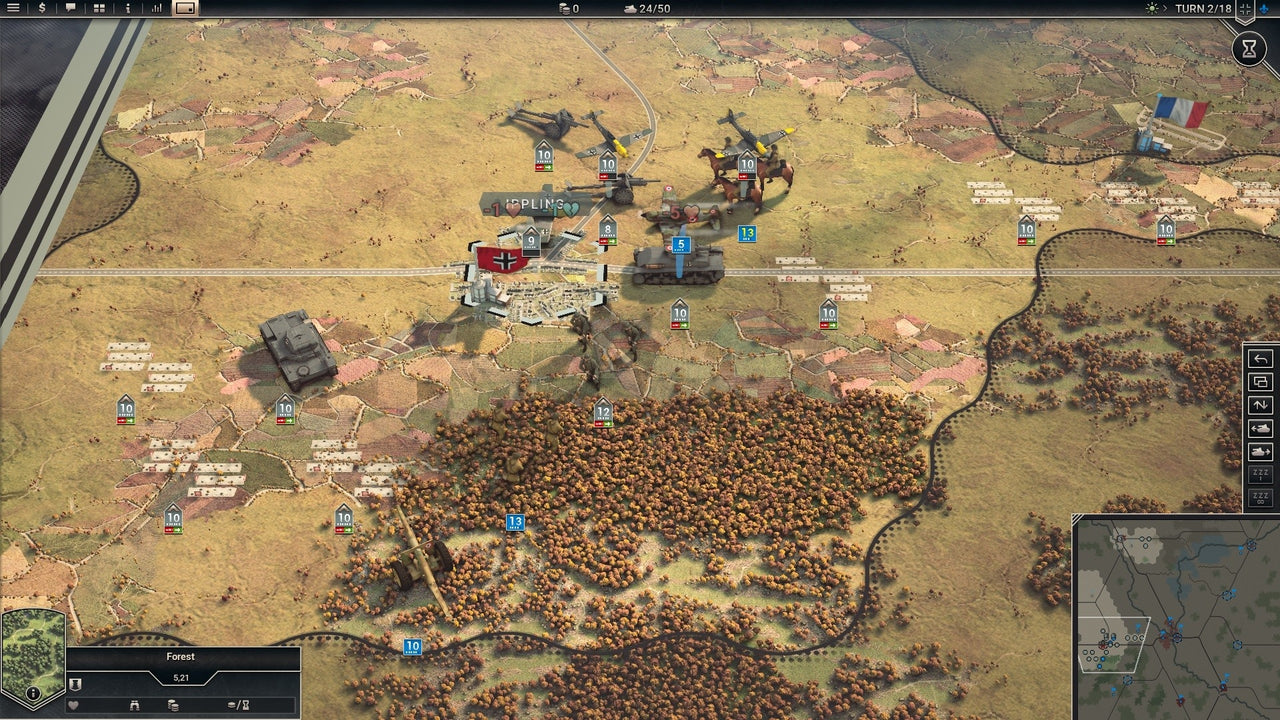
Task: Put unit to sleep with ZZZ 1 toggle
Action: [x=1259, y=473]
